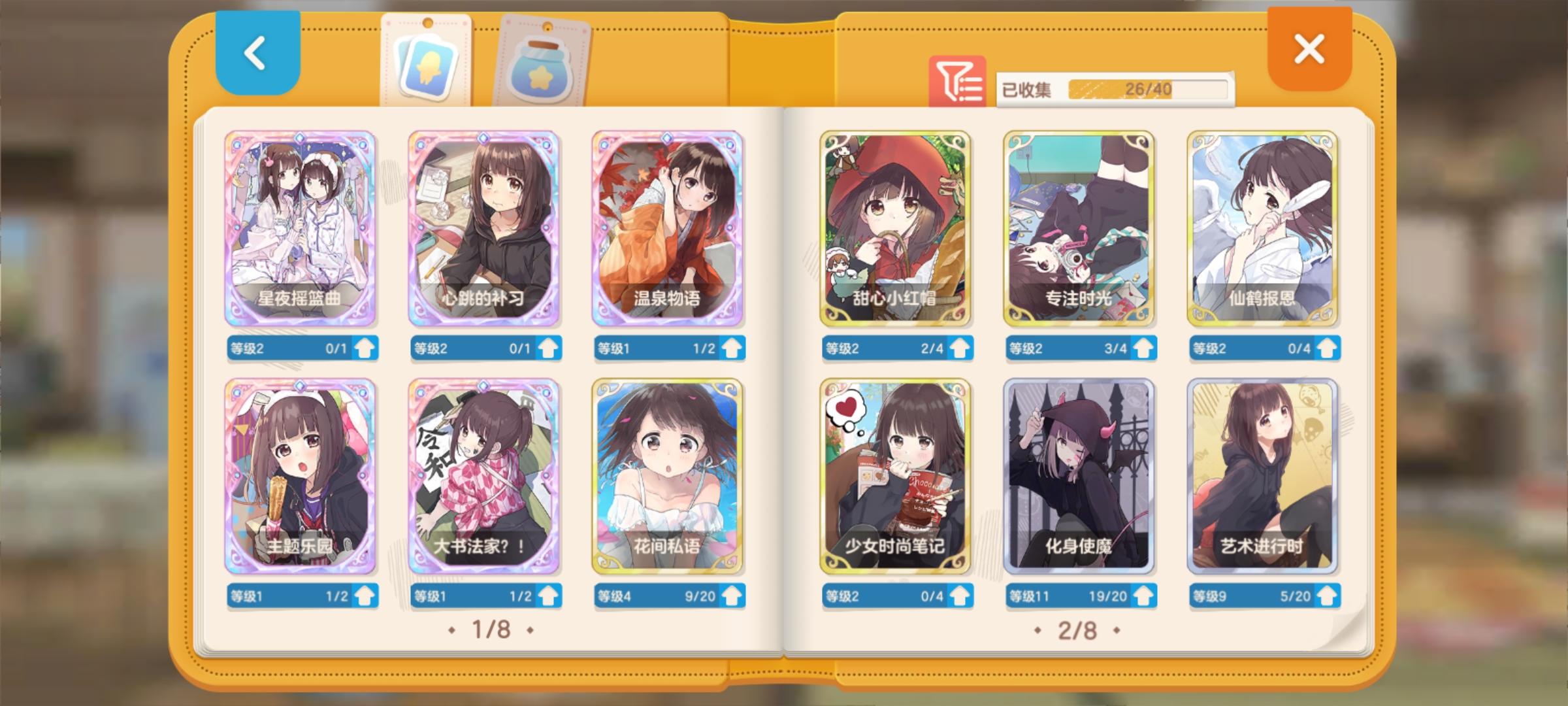Go back using the blue arrow button

tap(255, 54)
